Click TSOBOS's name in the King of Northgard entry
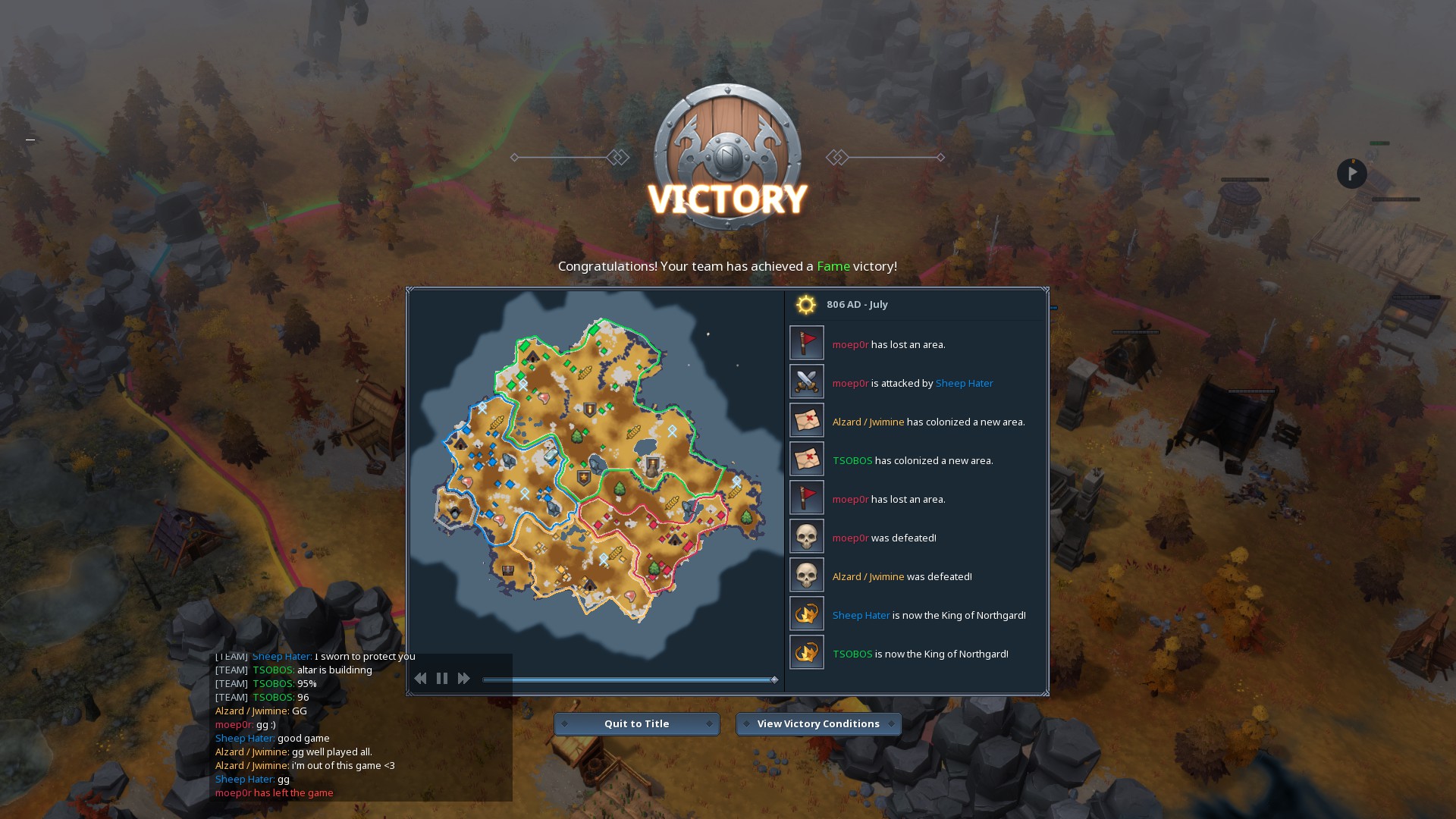This screenshot has width=1456, height=819. (852, 654)
